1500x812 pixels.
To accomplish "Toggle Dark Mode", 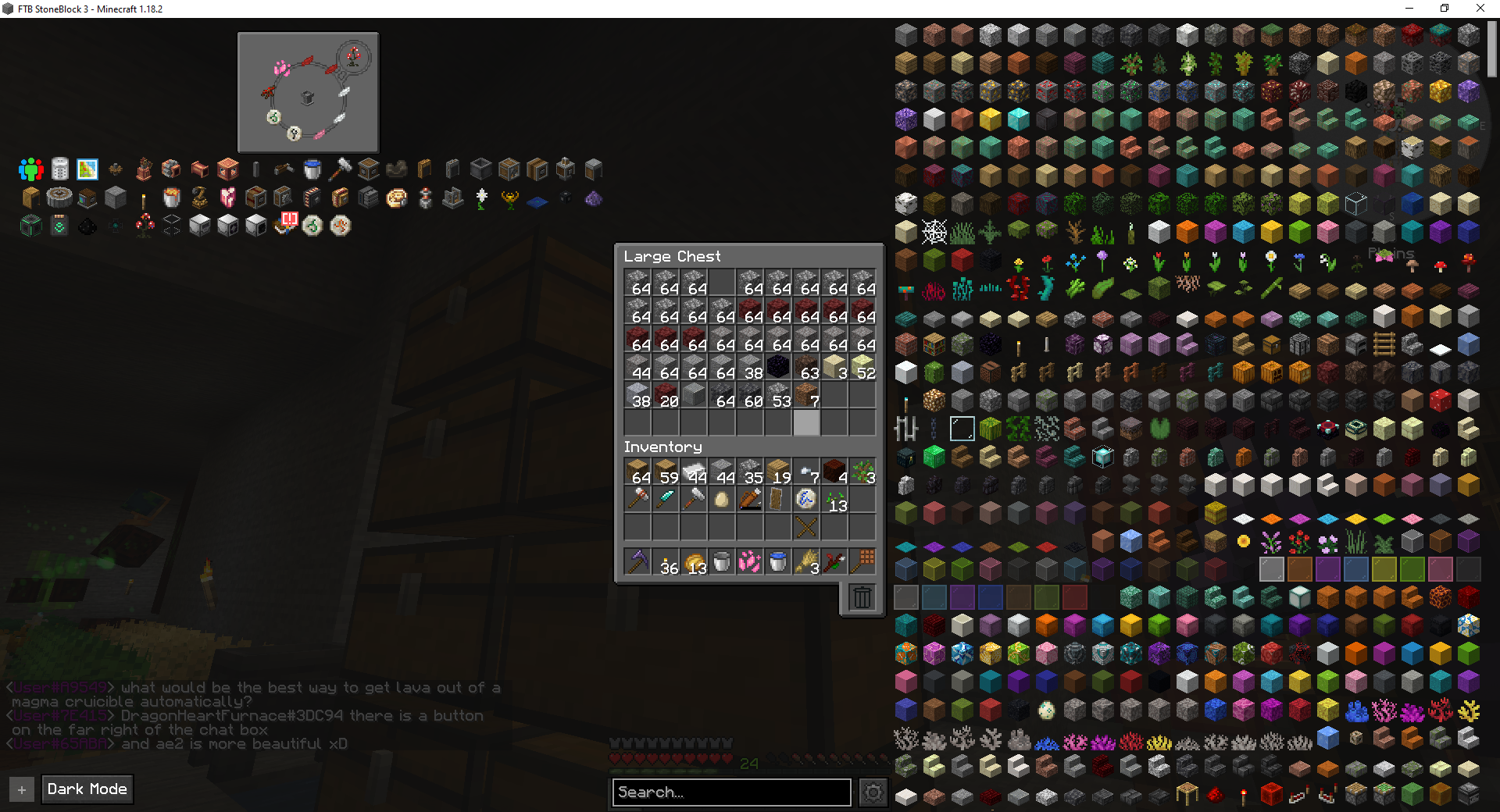I will click(87, 789).
